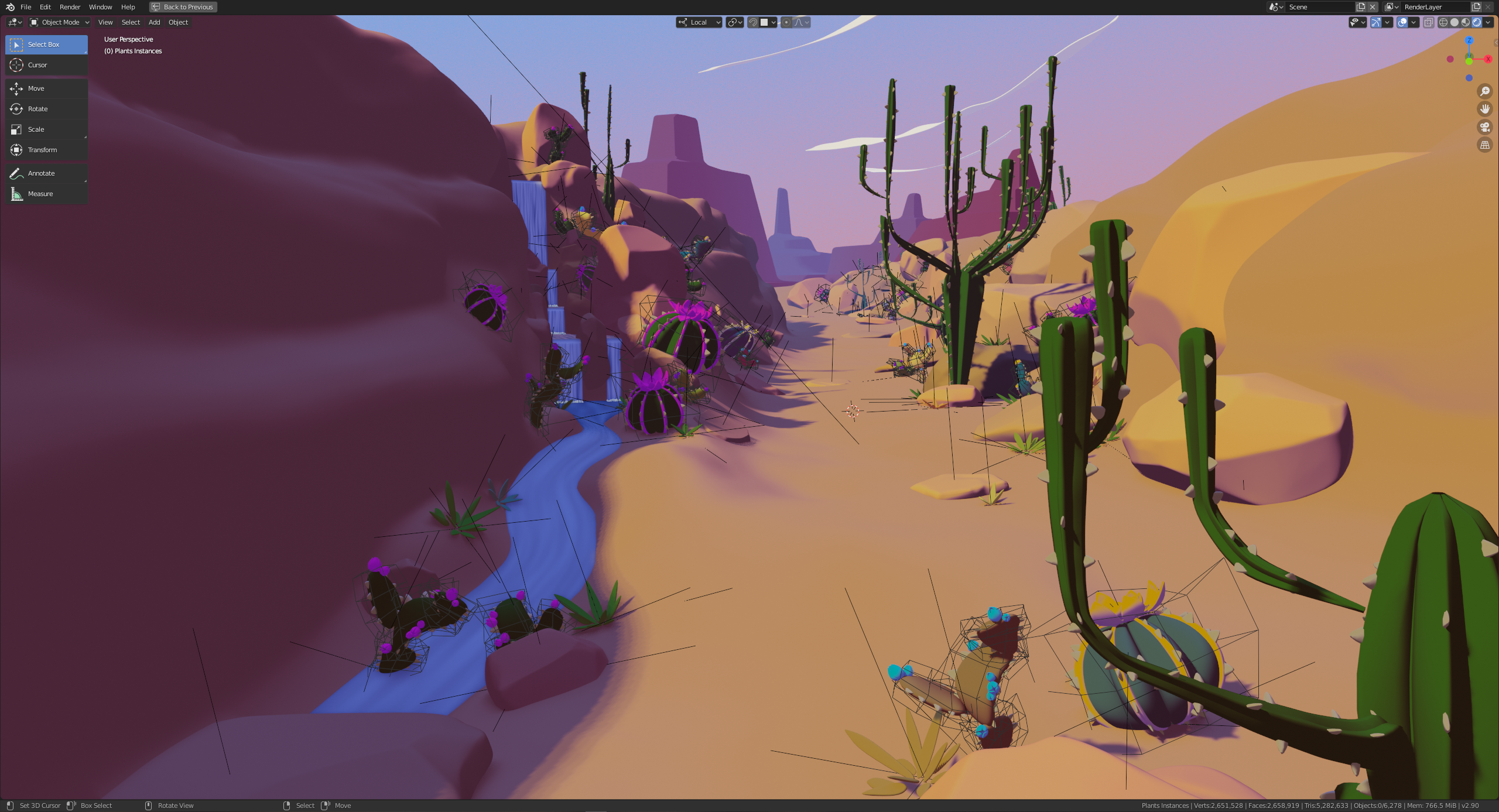
Task: Open the Render menu
Action: 70,7
